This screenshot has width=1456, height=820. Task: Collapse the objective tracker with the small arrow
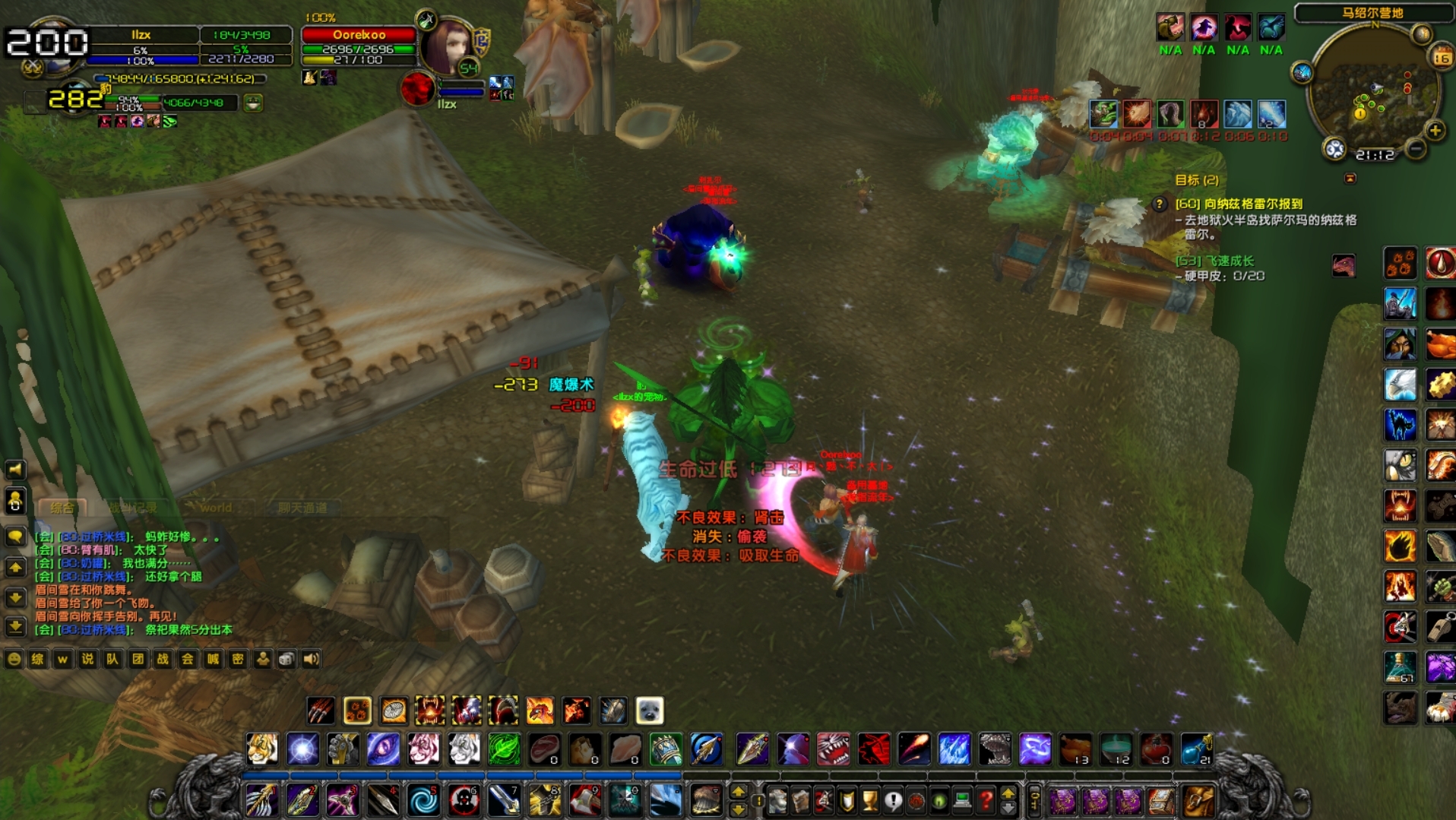(1350, 179)
